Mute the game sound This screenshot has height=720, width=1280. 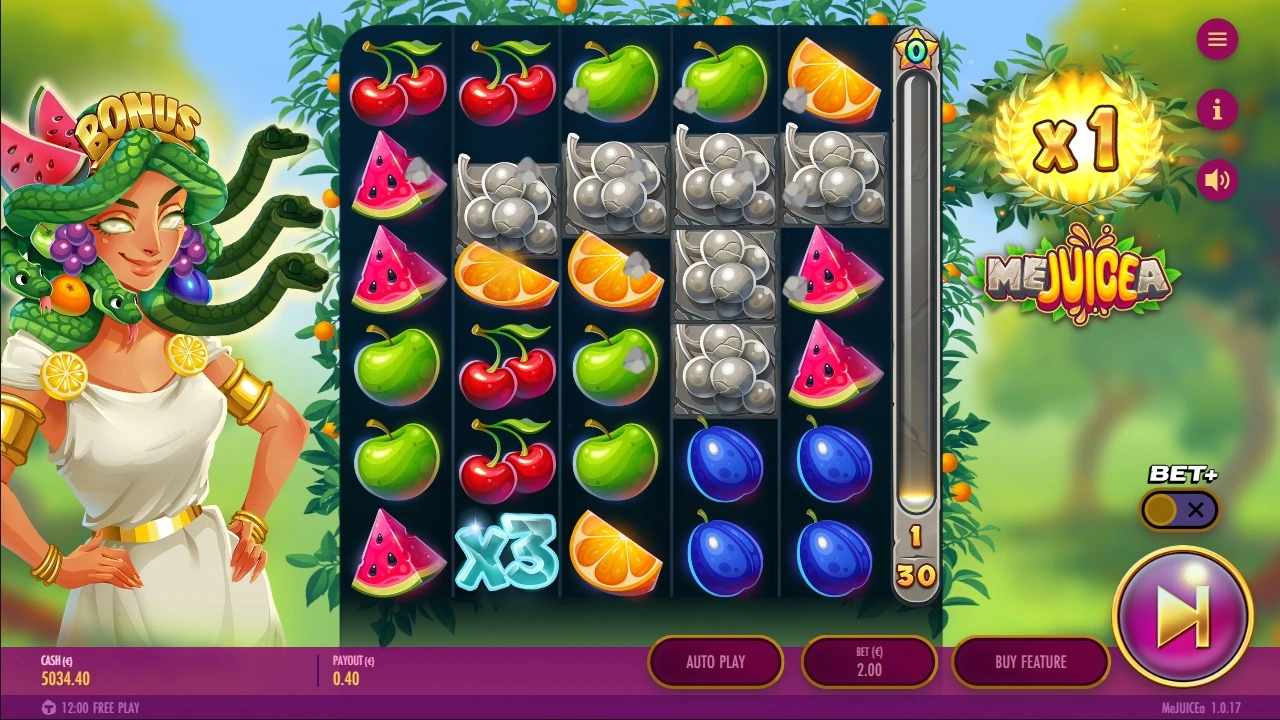pos(1217,180)
